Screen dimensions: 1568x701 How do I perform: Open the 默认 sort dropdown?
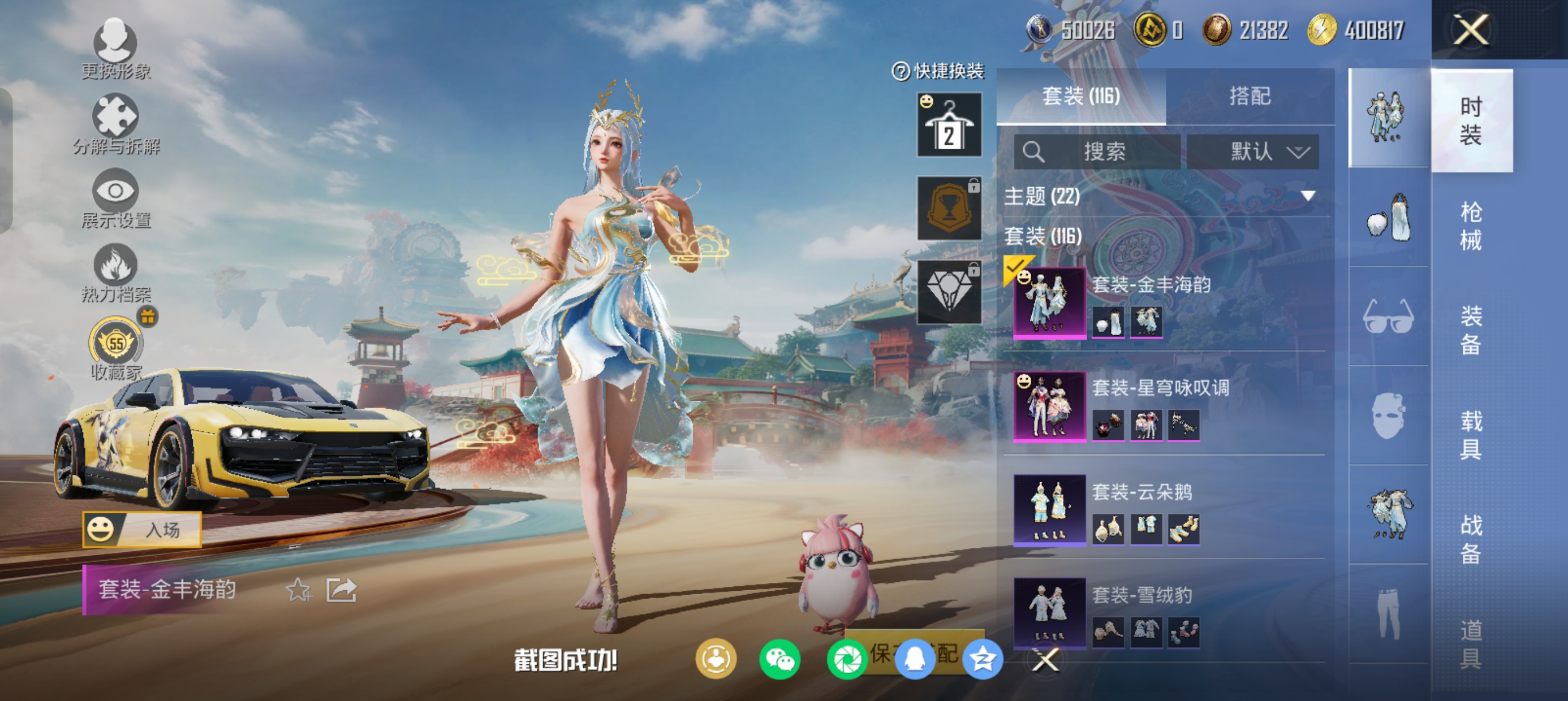(1253, 152)
